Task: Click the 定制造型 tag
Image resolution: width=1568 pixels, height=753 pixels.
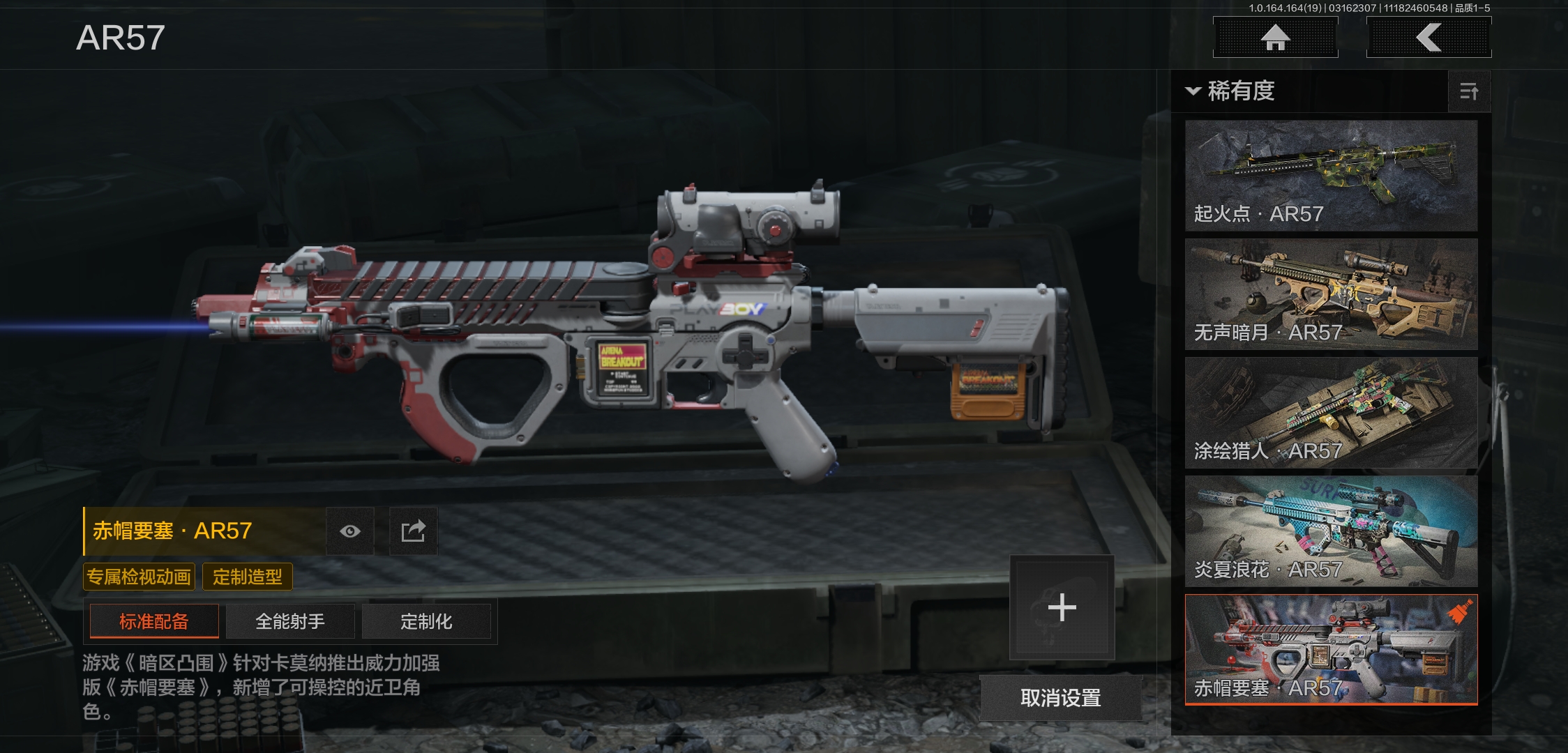Action: click(x=248, y=577)
